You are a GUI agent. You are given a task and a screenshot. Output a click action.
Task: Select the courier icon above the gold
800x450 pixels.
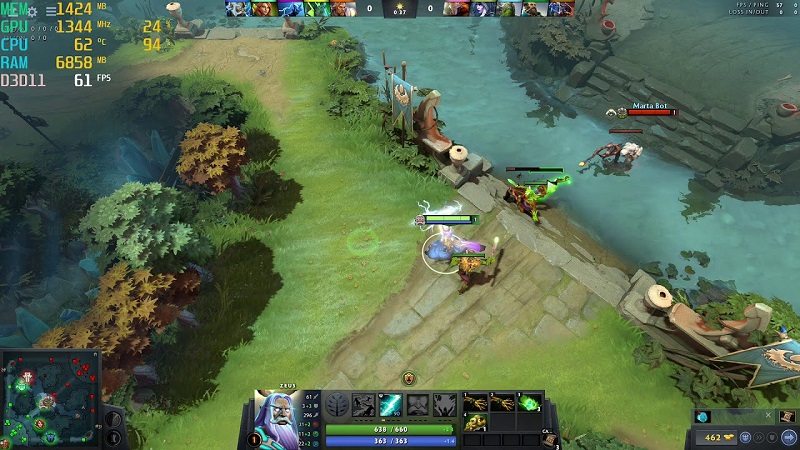coord(701,417)
